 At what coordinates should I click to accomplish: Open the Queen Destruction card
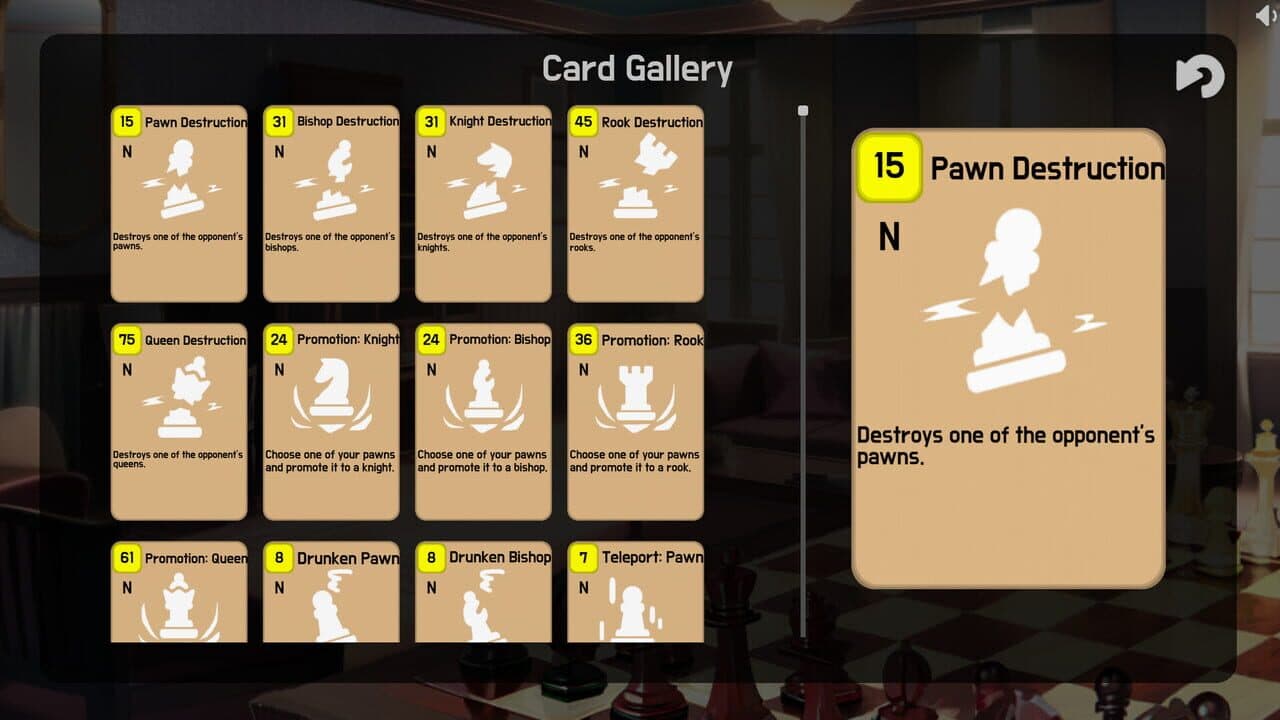pyautogui.click(x=179, y=420)
